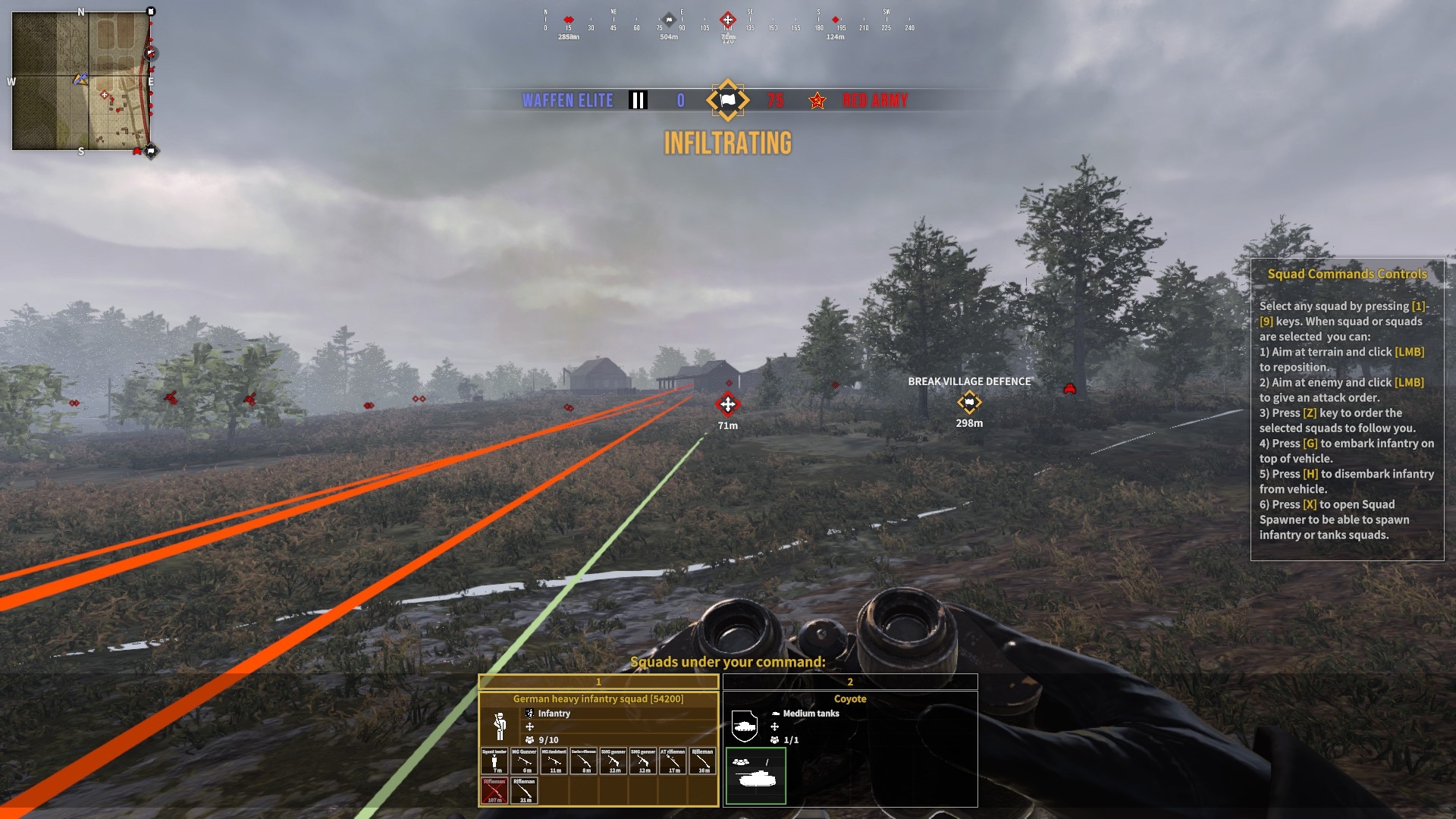The width and height of the screenshot is (1456, 819).
Task: Select the MG Gunner member slot
Action: point(524,761)
